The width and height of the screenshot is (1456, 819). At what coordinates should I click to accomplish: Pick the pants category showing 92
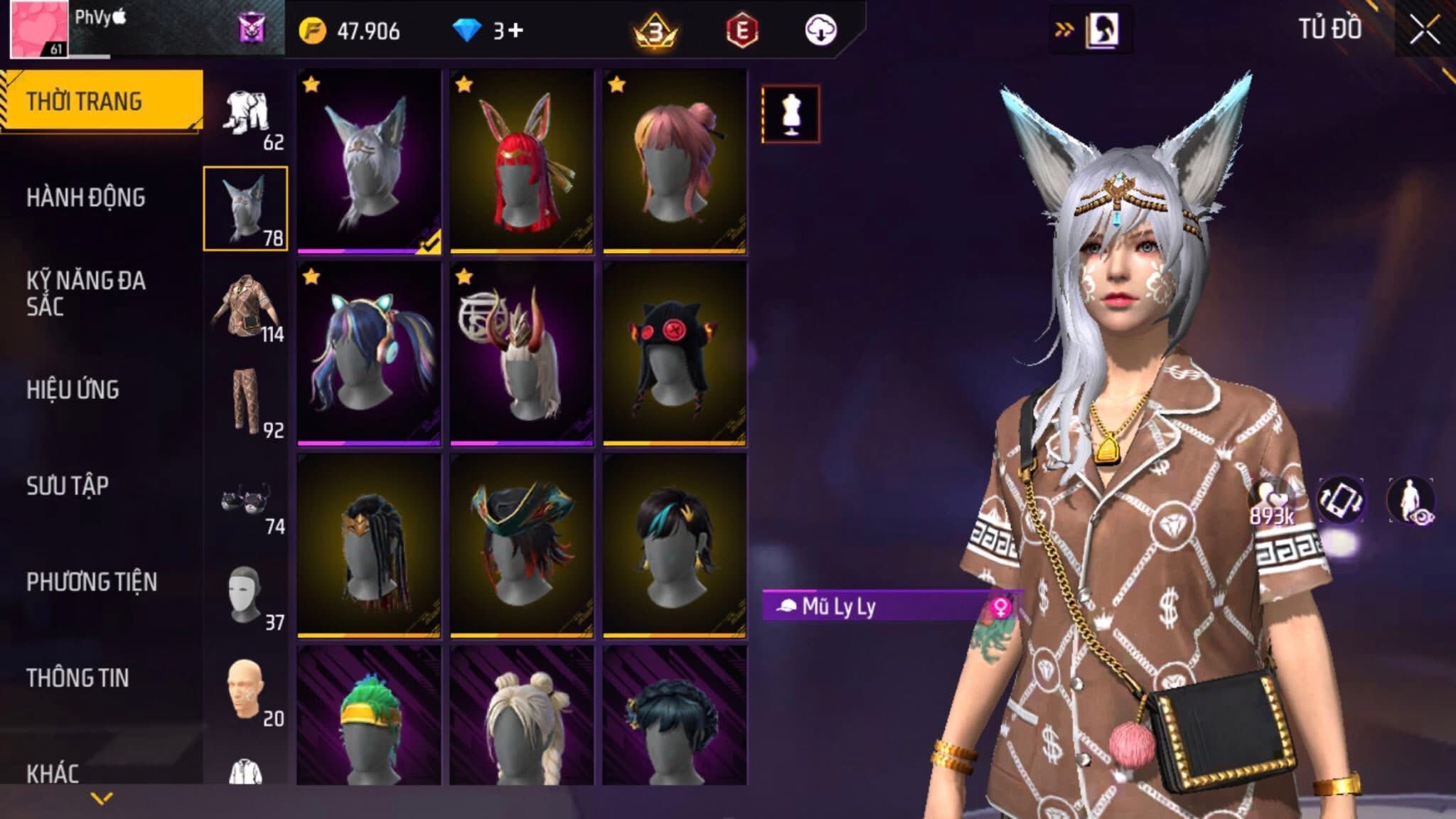246,404
